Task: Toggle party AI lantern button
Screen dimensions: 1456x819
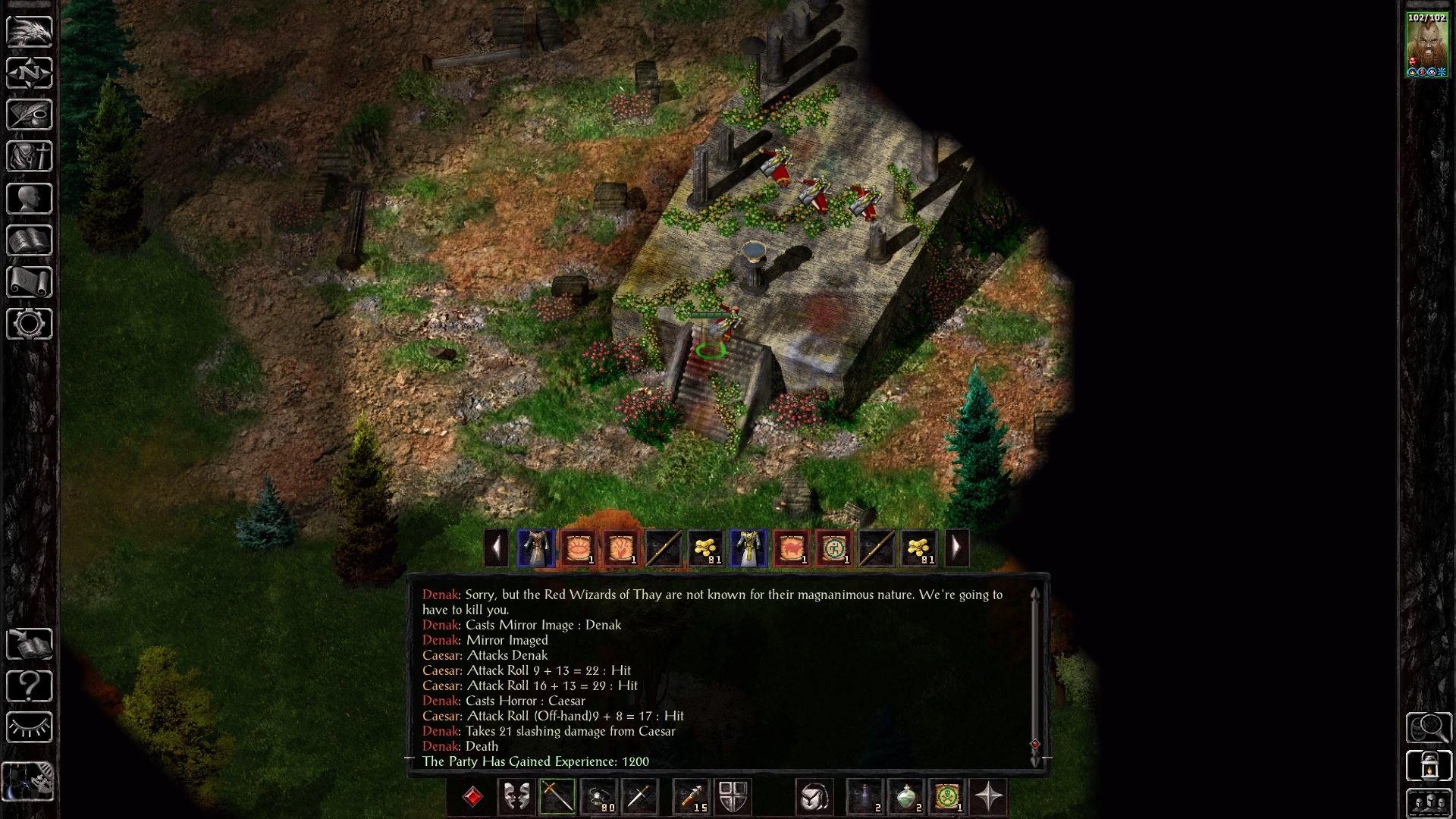Action: coord(1429,766)
